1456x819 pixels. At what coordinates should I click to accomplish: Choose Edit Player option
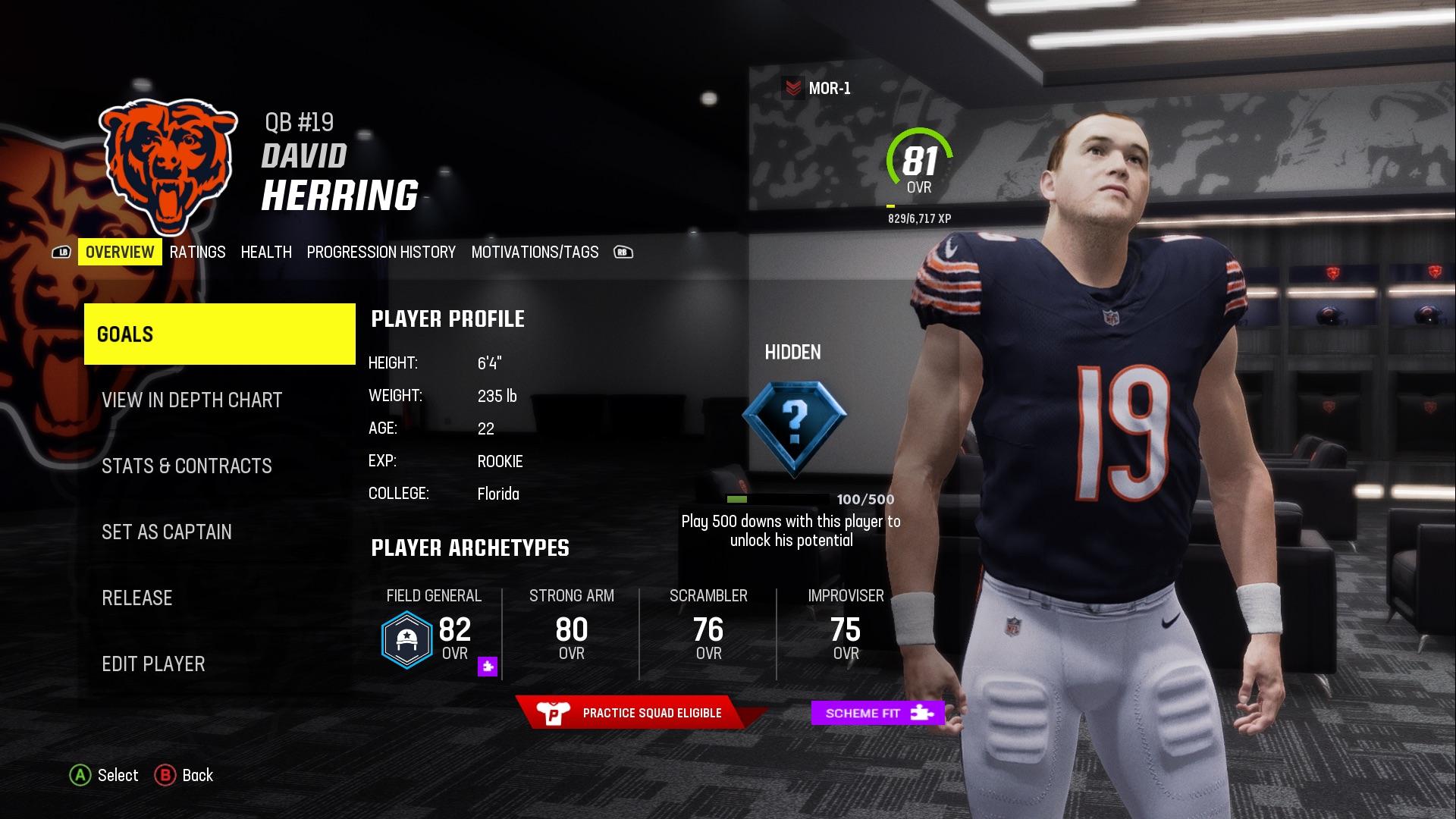pos(153,664)
